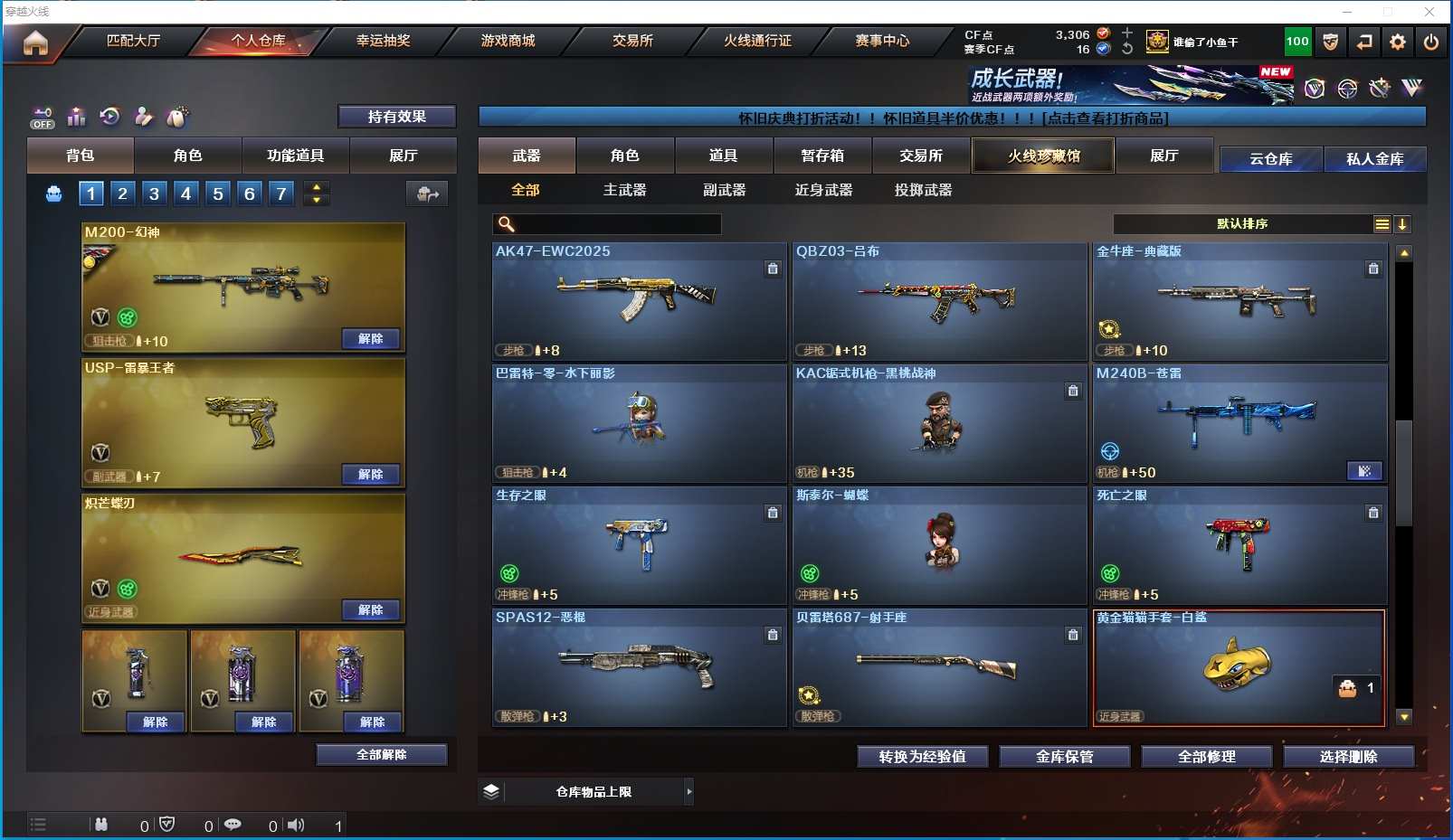Switch to the 火线珍藏馆 tab
1453x840 pixels.
(x=1043, y=156)
